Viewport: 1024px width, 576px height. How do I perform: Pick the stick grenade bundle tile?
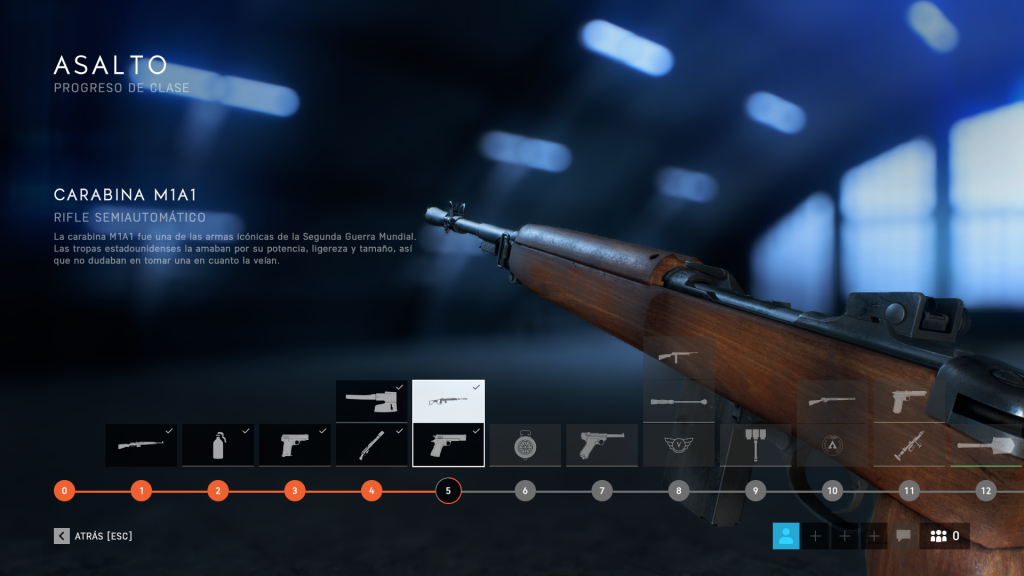(755, 445)
